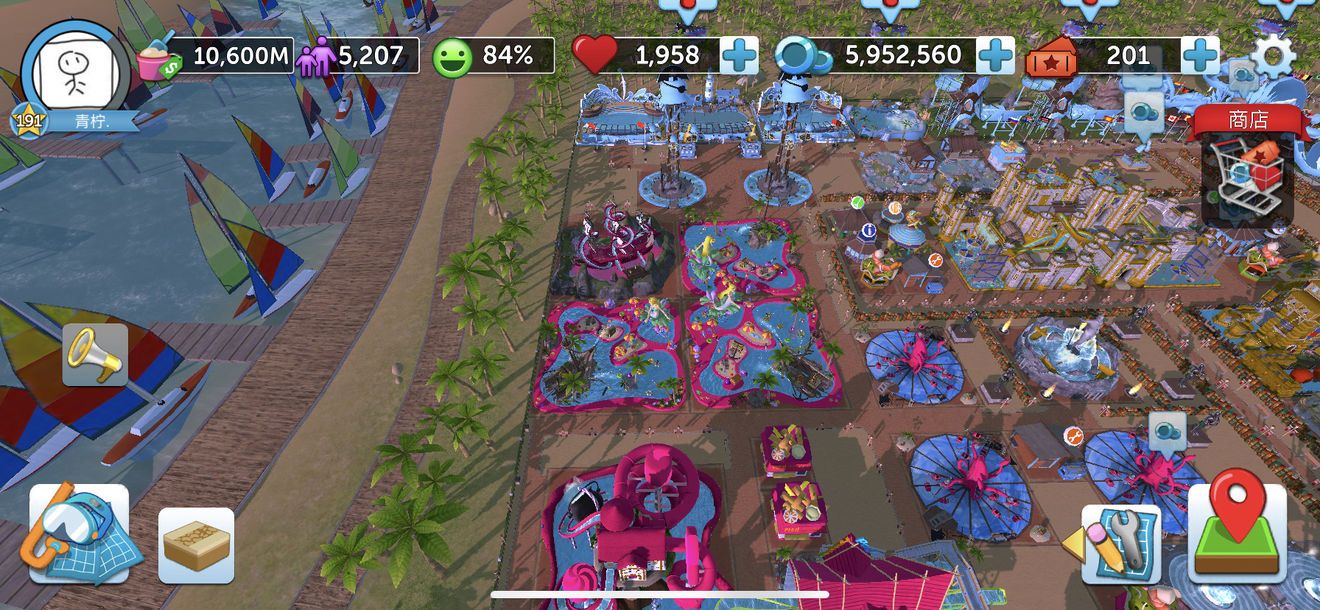Open the red map pin button

[x=1237, y=533]
